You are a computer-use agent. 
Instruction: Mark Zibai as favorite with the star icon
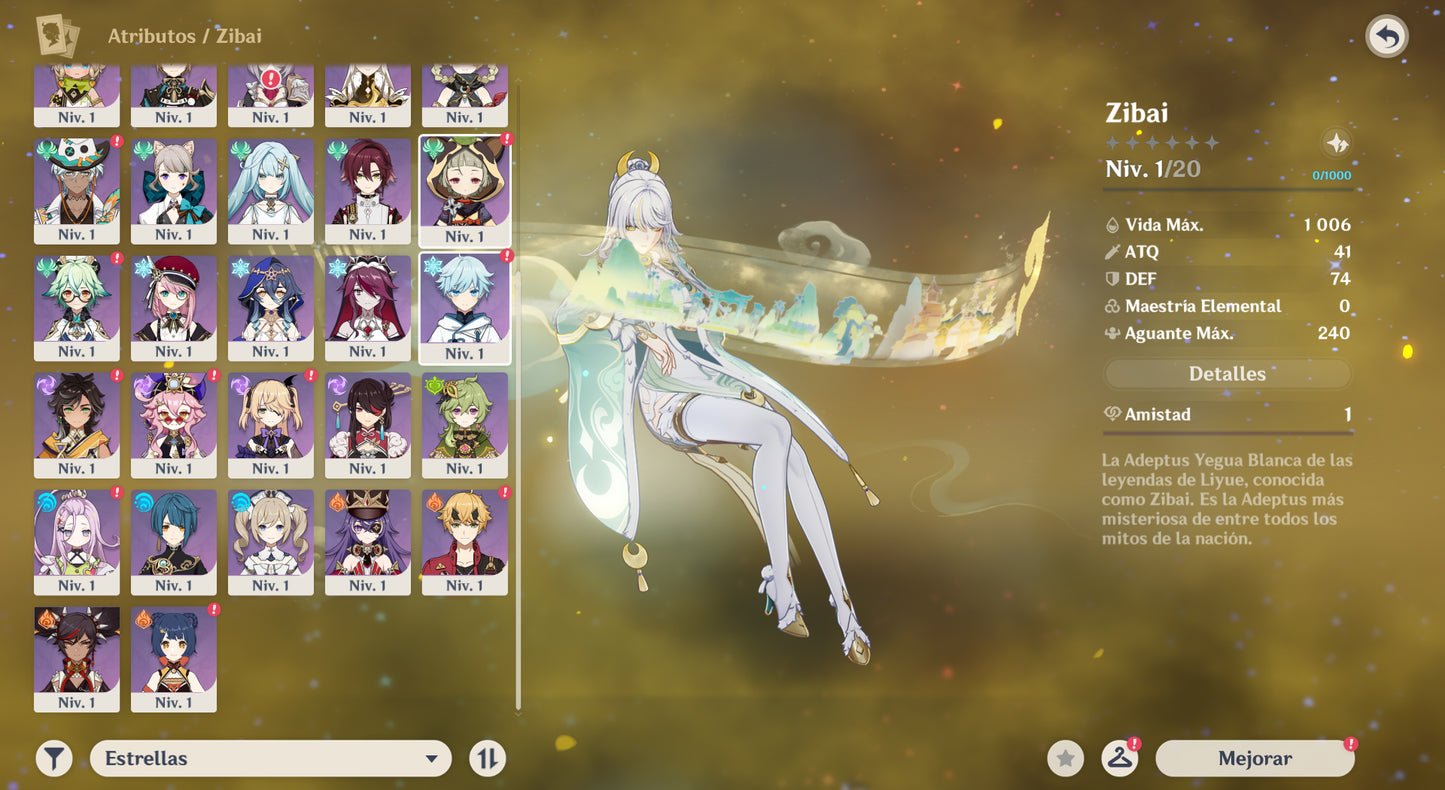pos(1064,758)
